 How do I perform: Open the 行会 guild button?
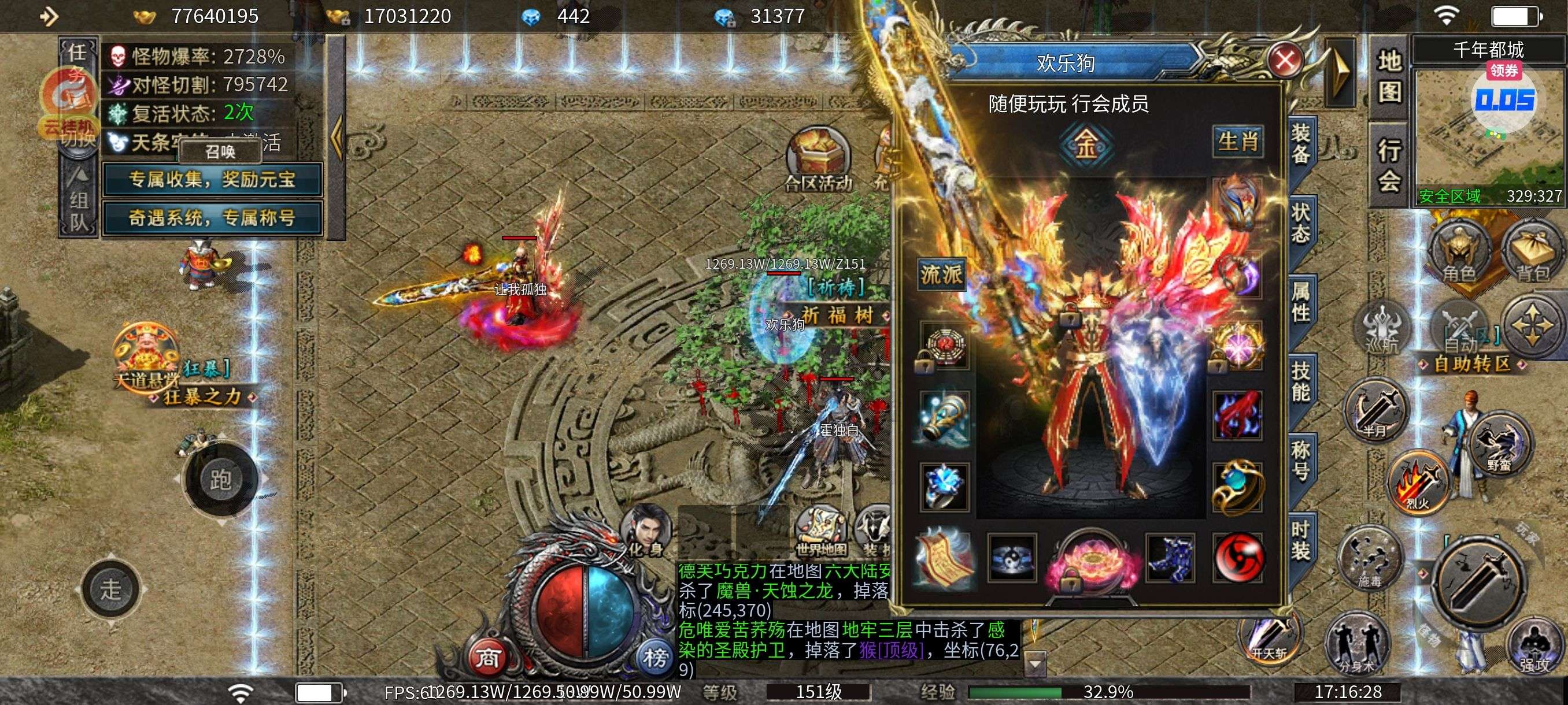pyautogui.click(x=1390, y=164)
